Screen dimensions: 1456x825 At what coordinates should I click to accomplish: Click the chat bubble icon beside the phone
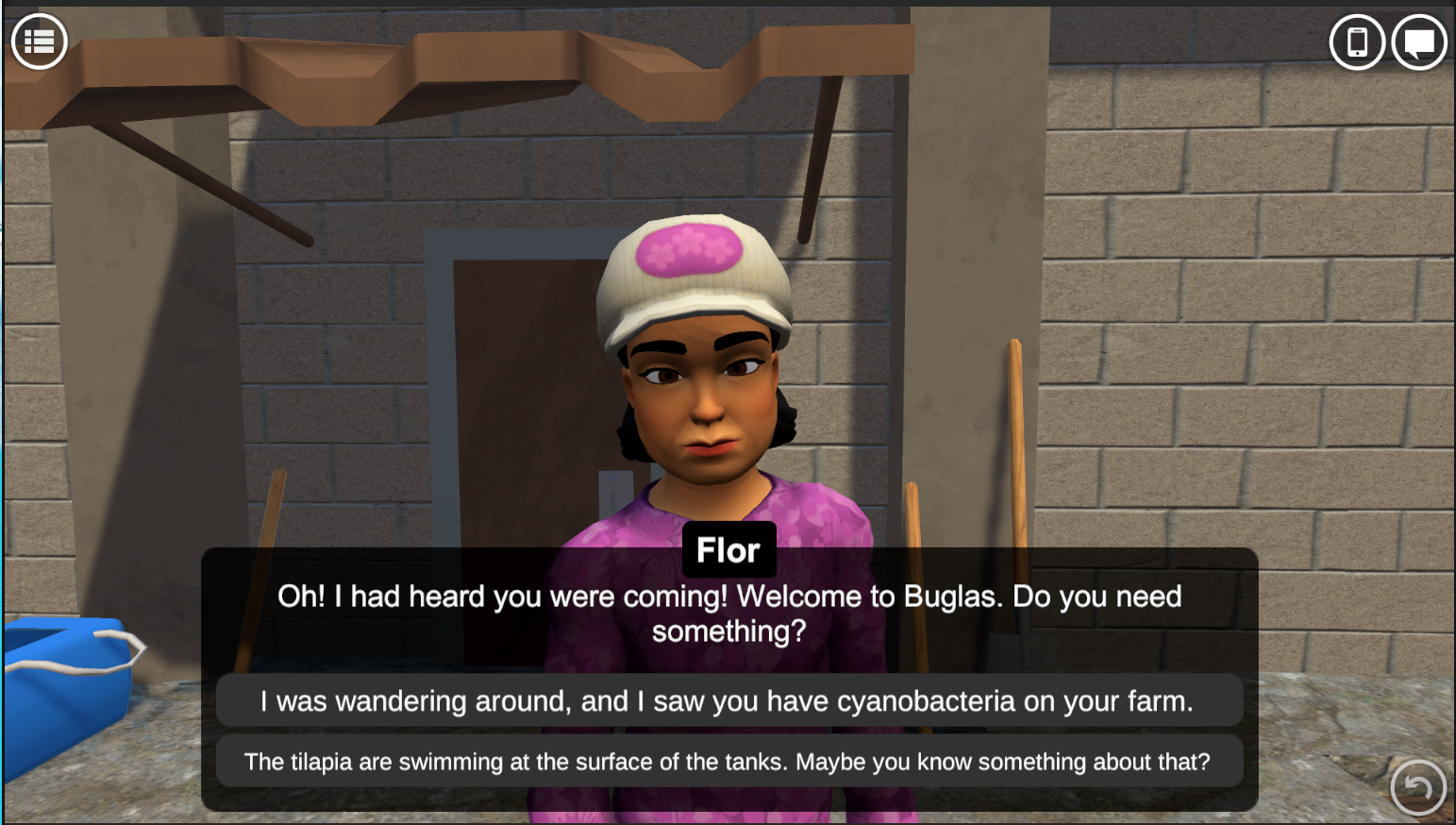(x=1418, y=42)
